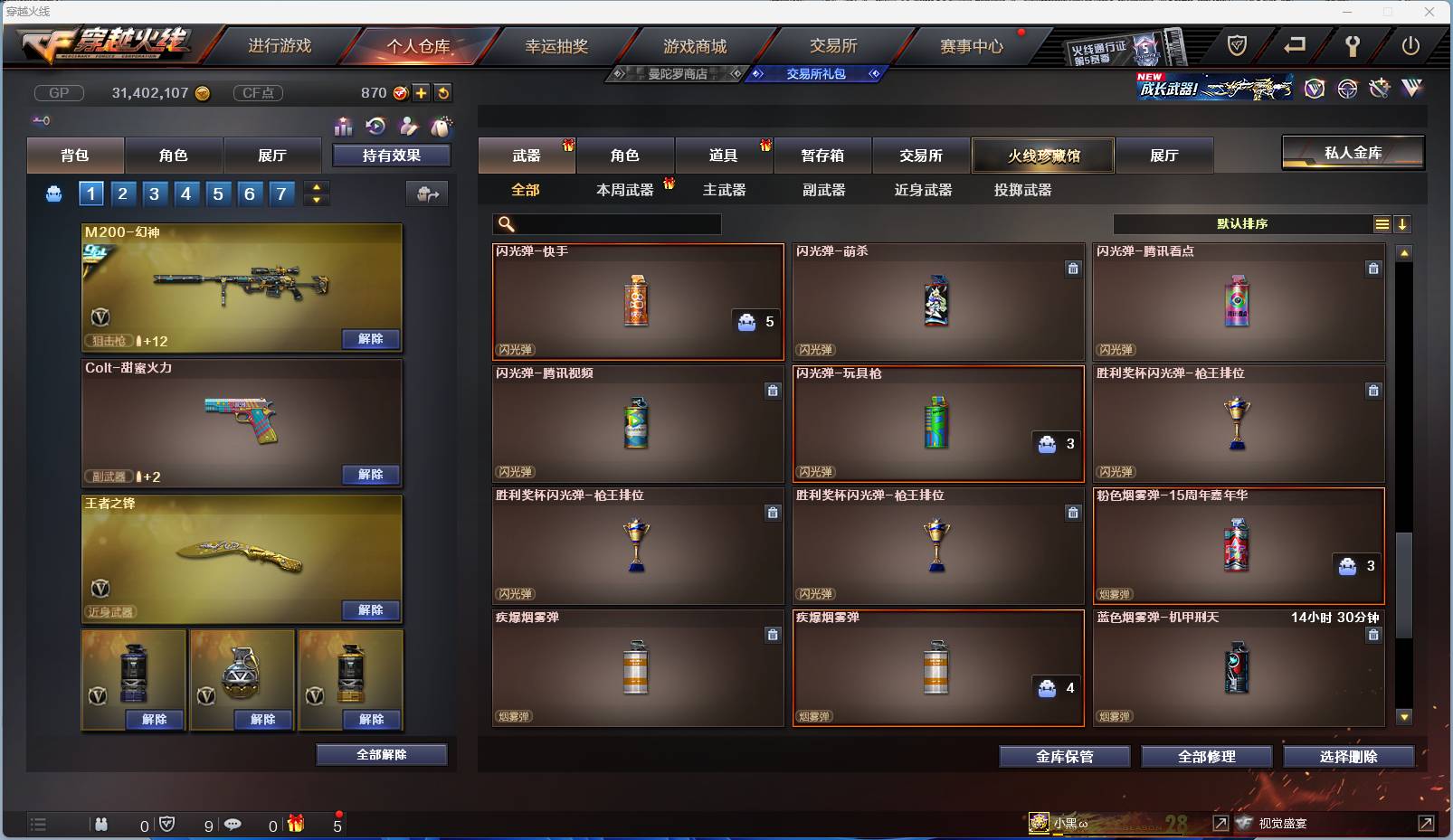Delete 闪光弹-萌杀 using its trash icon
This screenshot has width=1453, height=840.
pyautogui.click(x=1074, y=269)
